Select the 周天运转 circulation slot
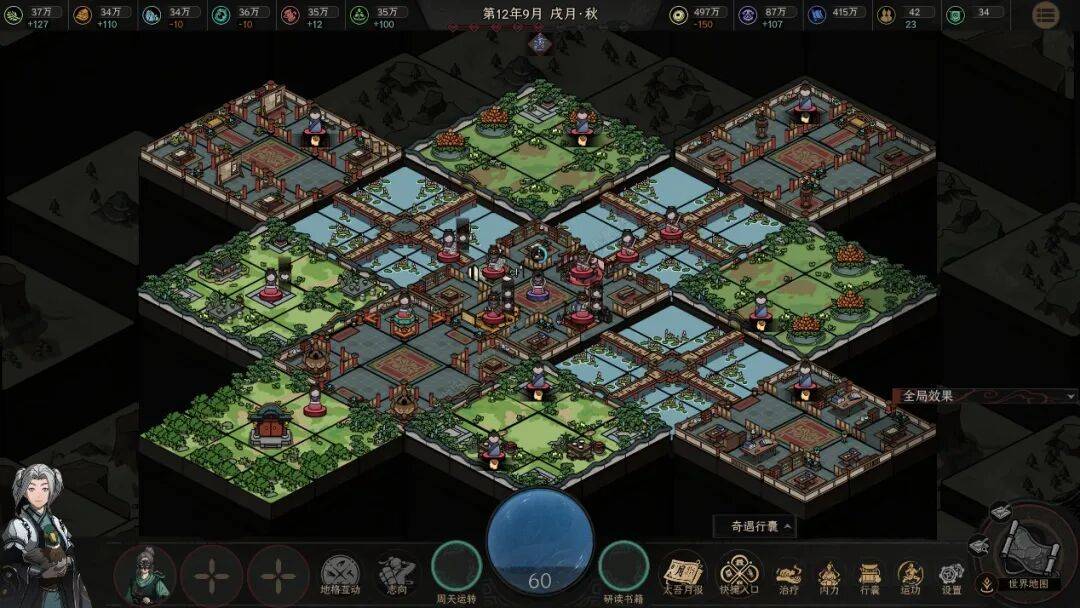The image size is (1080, 608). [x=456, y=566]
